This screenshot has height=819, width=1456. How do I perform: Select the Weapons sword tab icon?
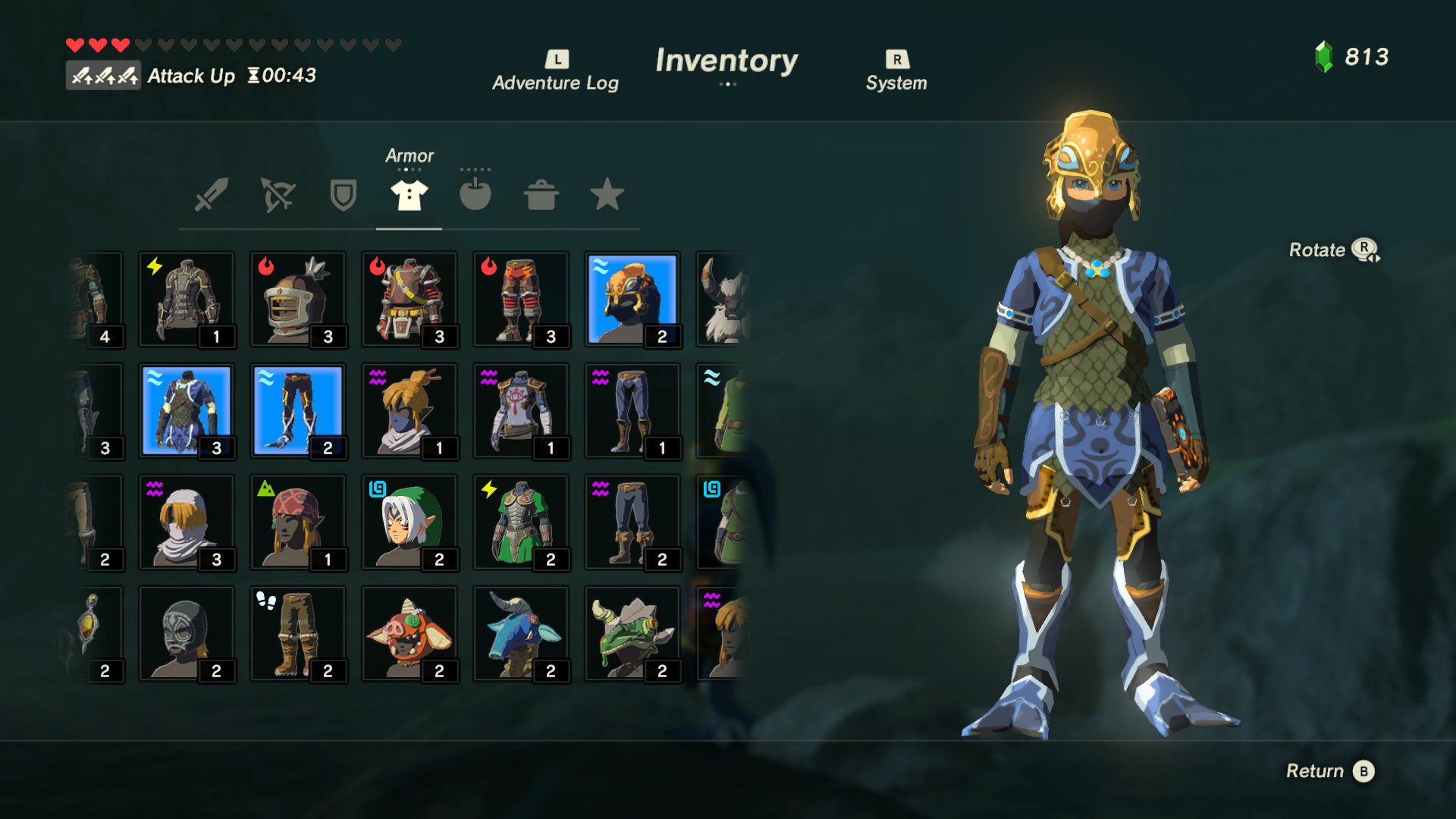(212, 196)
